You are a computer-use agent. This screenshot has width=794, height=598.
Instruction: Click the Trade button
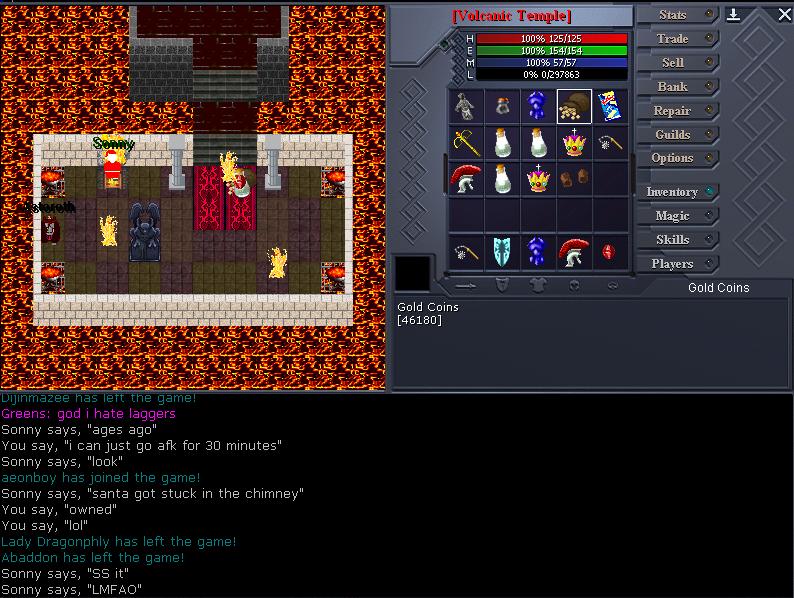pos(673,39)
